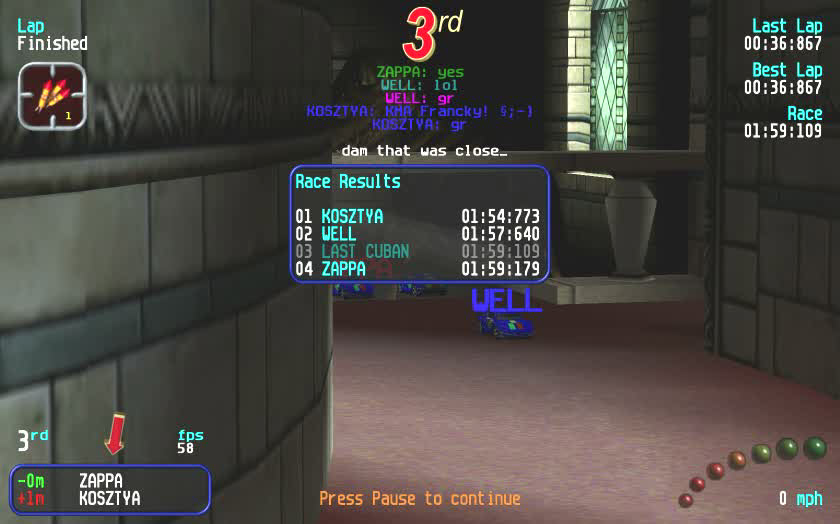Pick ZAPPA's fourth-place row in Race Results
This screenshot has width=840, height=524.
pos(417,268)
